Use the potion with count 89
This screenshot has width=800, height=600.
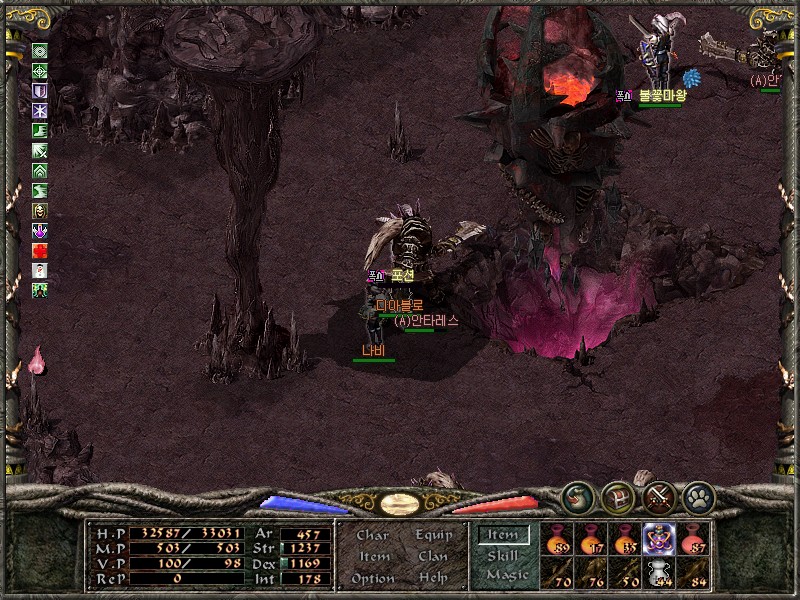click(x=557, y=538)
